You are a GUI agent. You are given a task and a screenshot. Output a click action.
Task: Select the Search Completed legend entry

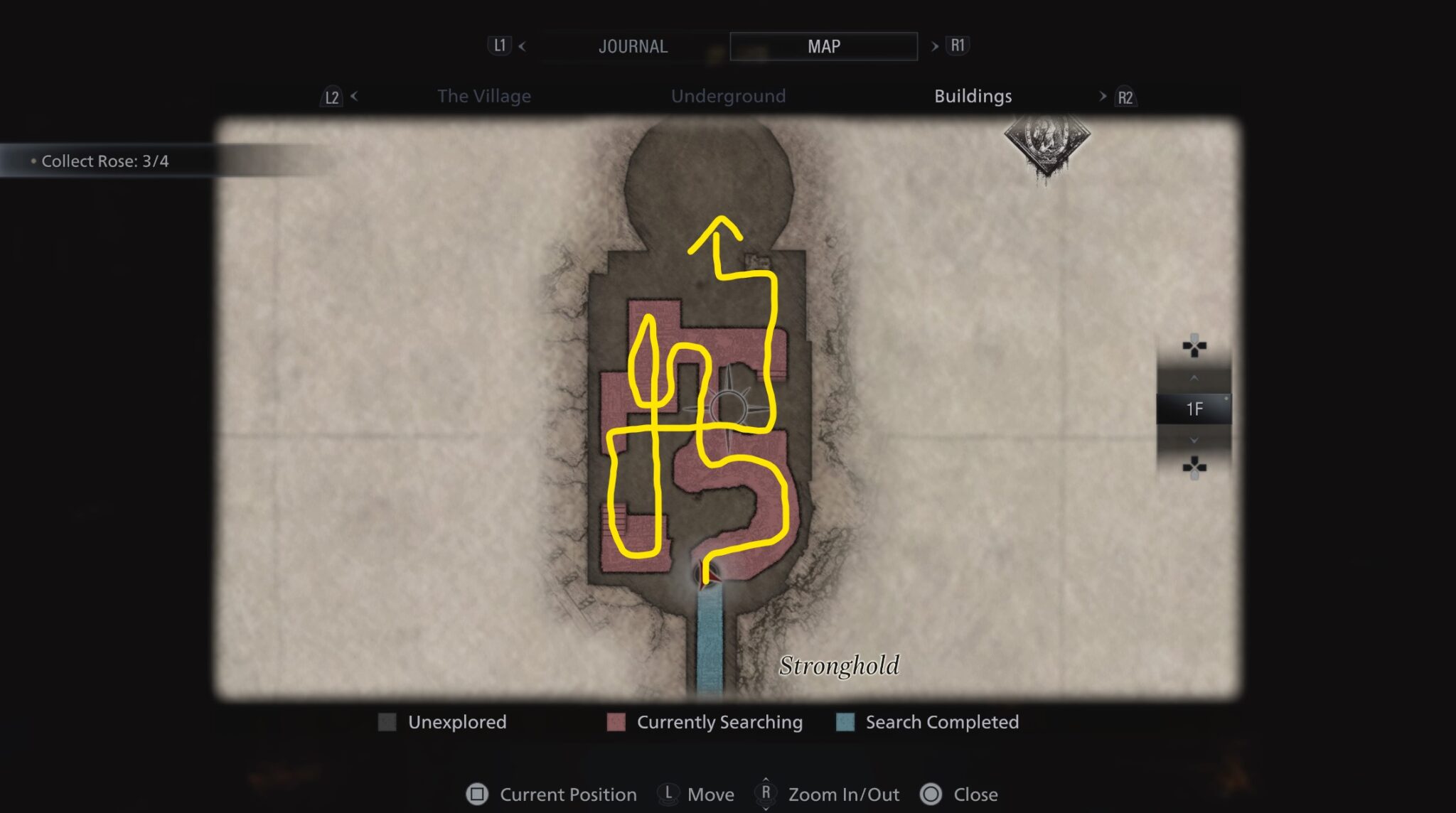[941, 722]
